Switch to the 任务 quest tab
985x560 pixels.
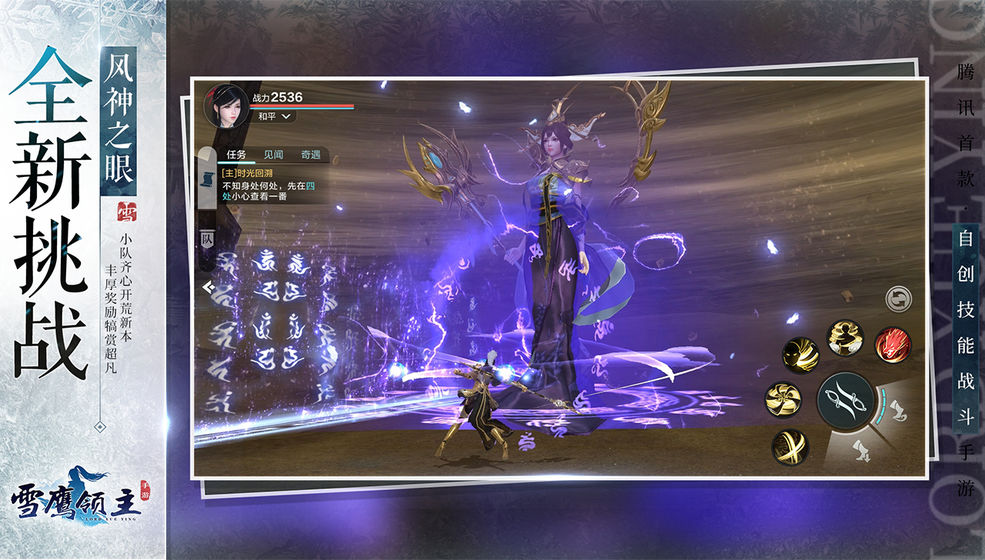pos(236,155)
